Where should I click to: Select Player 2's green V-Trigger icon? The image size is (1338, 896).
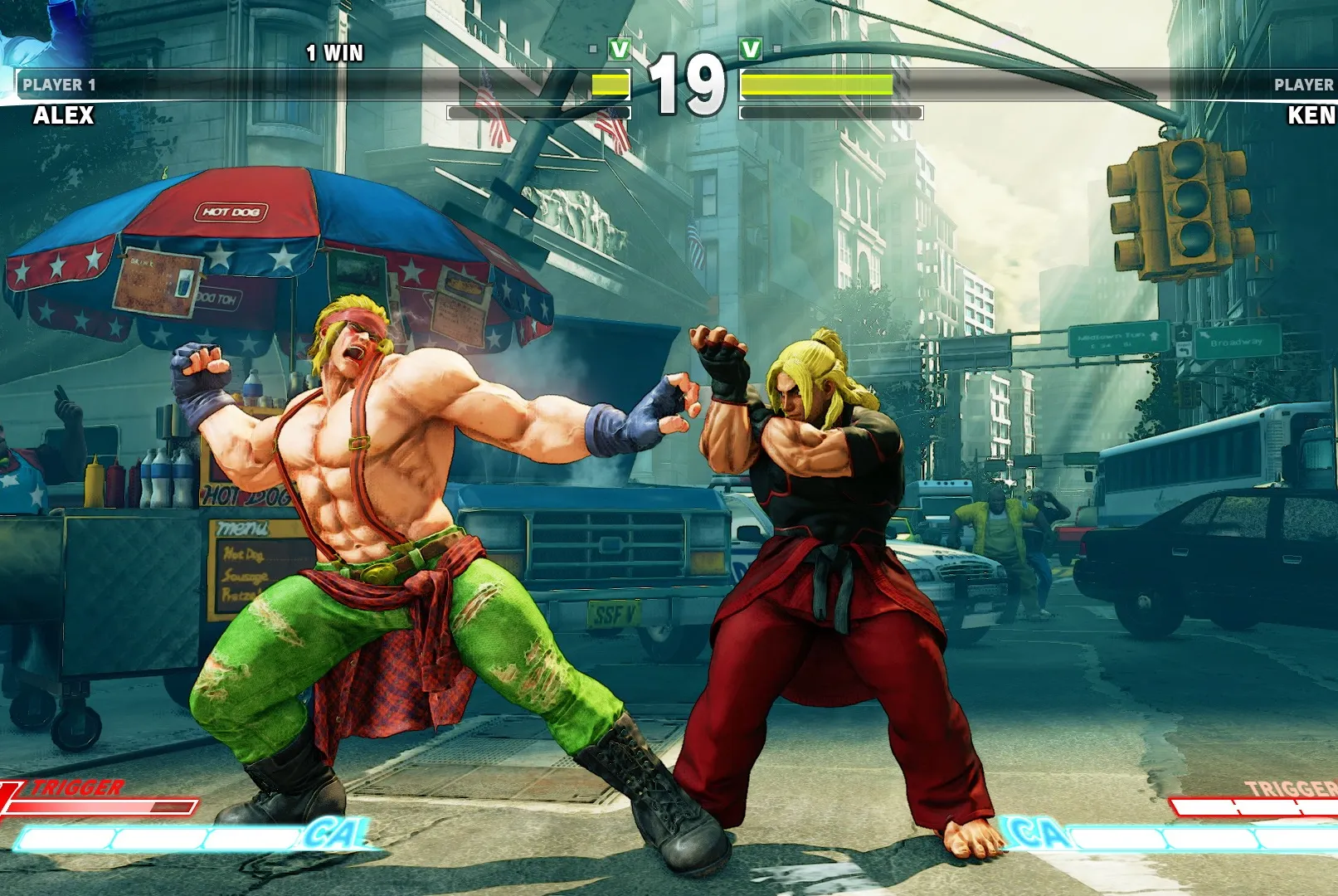[x=751, y=47]
